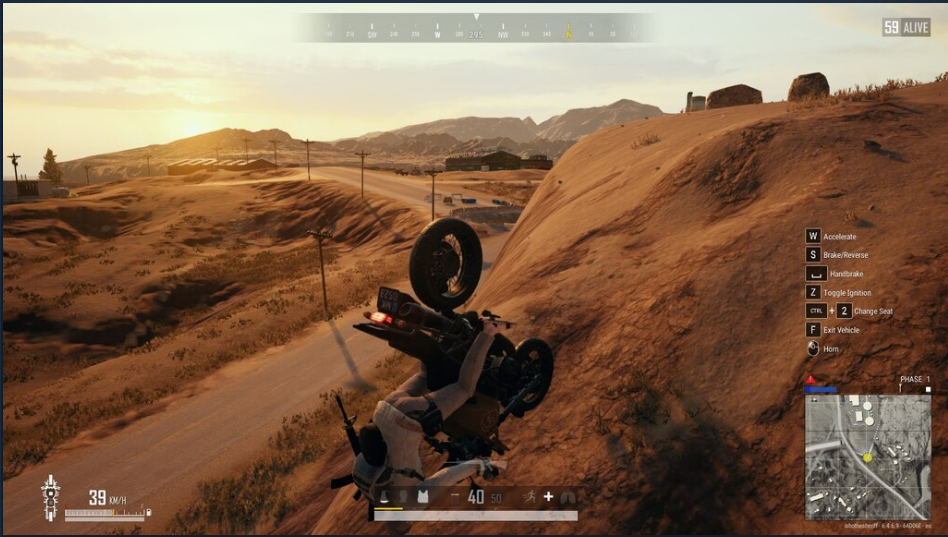This screenshot has width=948, height=537.
Task: Click the yellow player marker on minimap
Action: [868, 457]
